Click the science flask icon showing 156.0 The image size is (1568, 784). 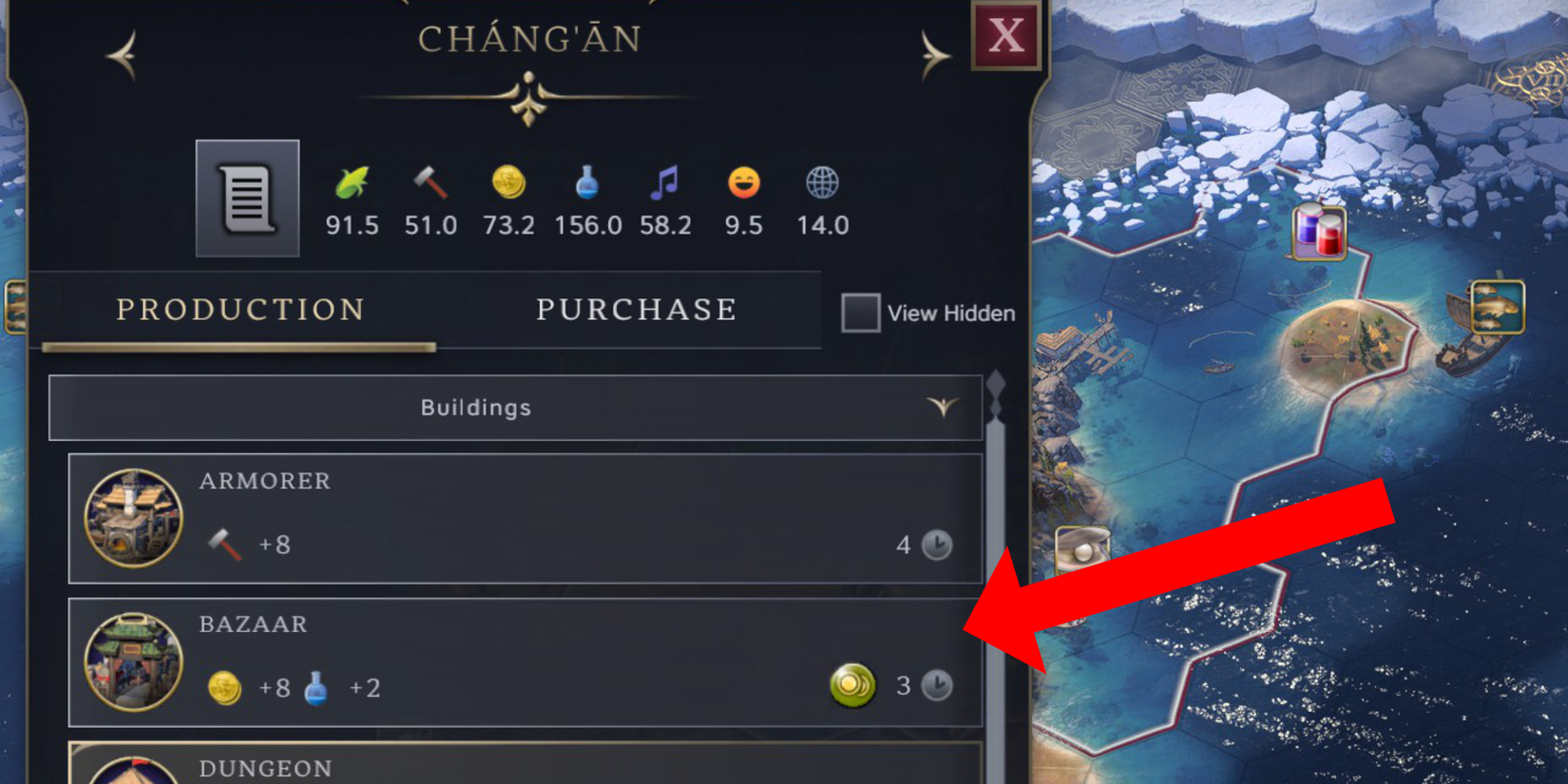point(587,184)
